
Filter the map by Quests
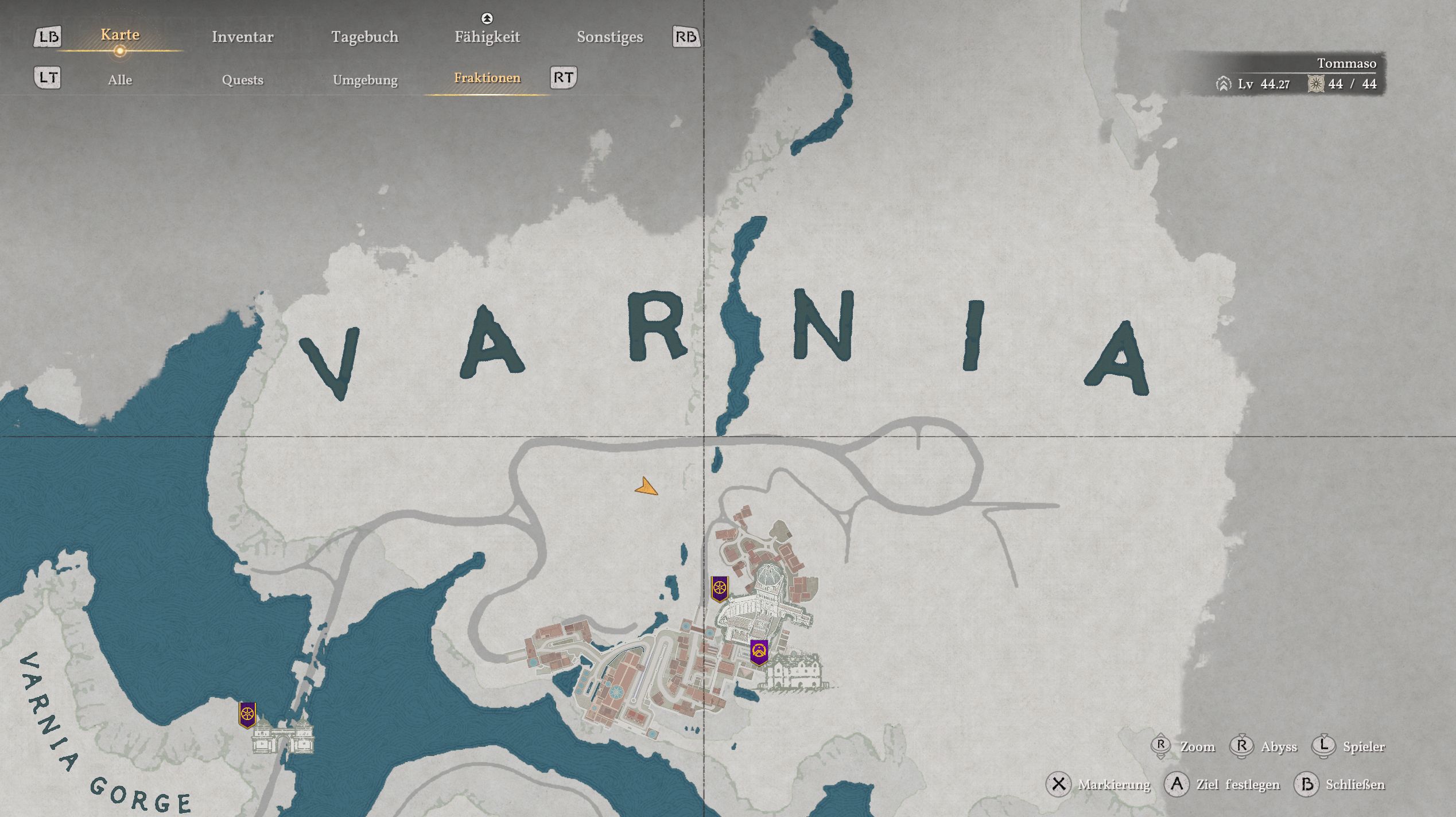coord(242,80)
